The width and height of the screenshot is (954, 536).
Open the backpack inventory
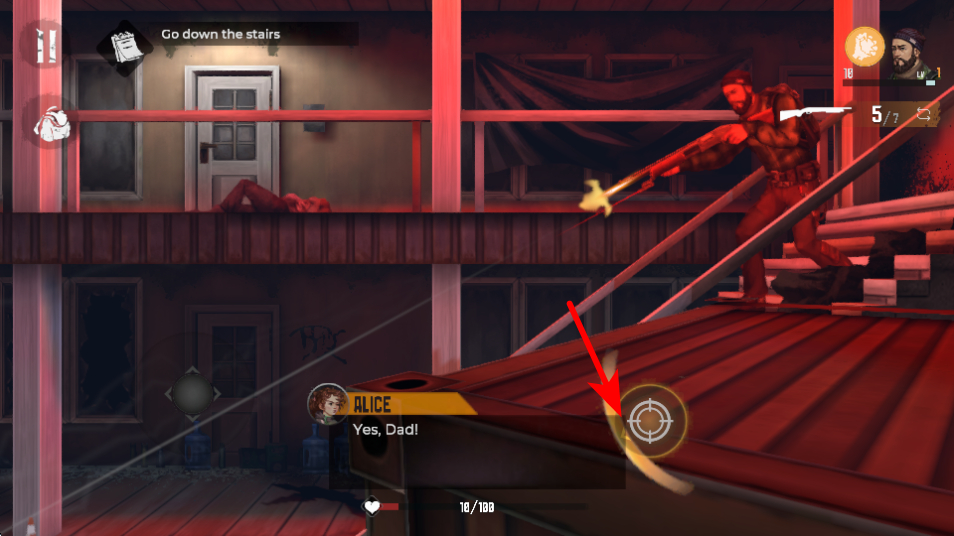pyautogui.click(x=46, y=123)
